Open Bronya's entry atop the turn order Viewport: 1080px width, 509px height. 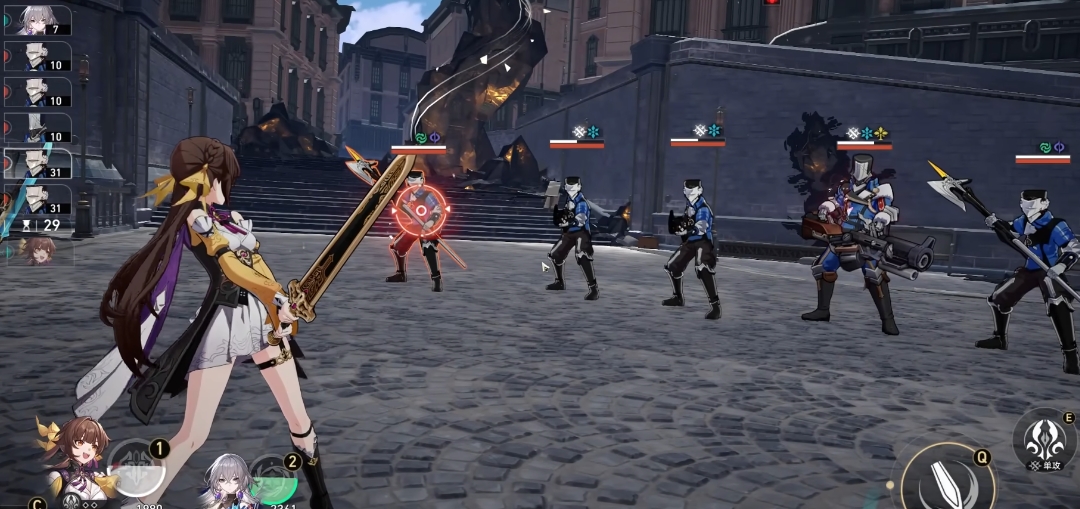(38, 20)
